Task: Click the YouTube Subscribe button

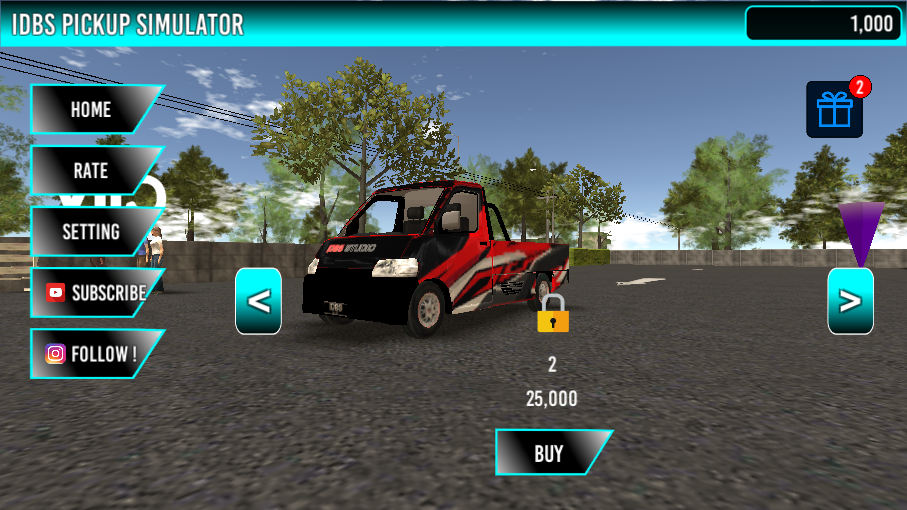Action: click(x=95, y=293)
